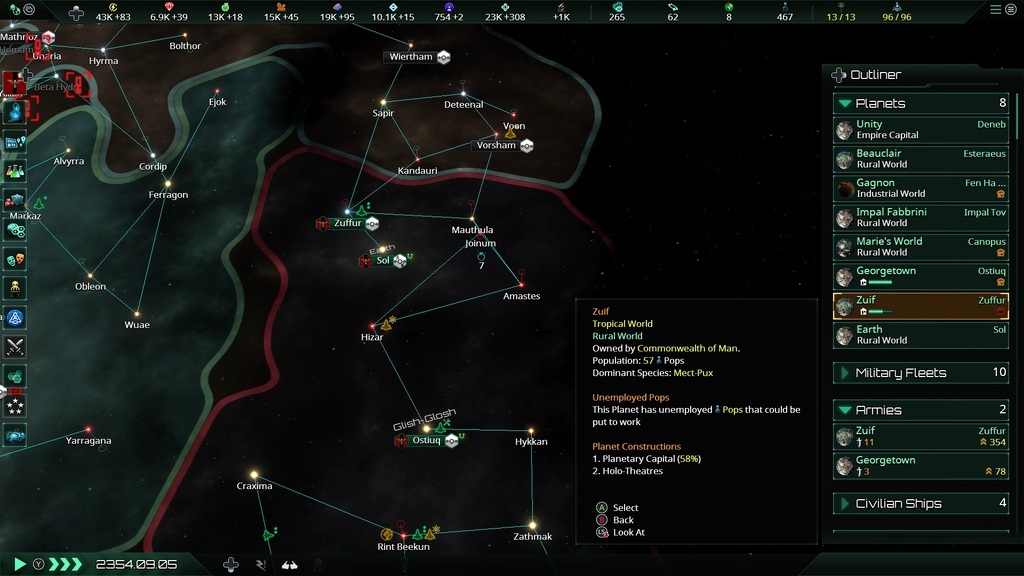Open Marie's World from the outliner

point(920,246)
